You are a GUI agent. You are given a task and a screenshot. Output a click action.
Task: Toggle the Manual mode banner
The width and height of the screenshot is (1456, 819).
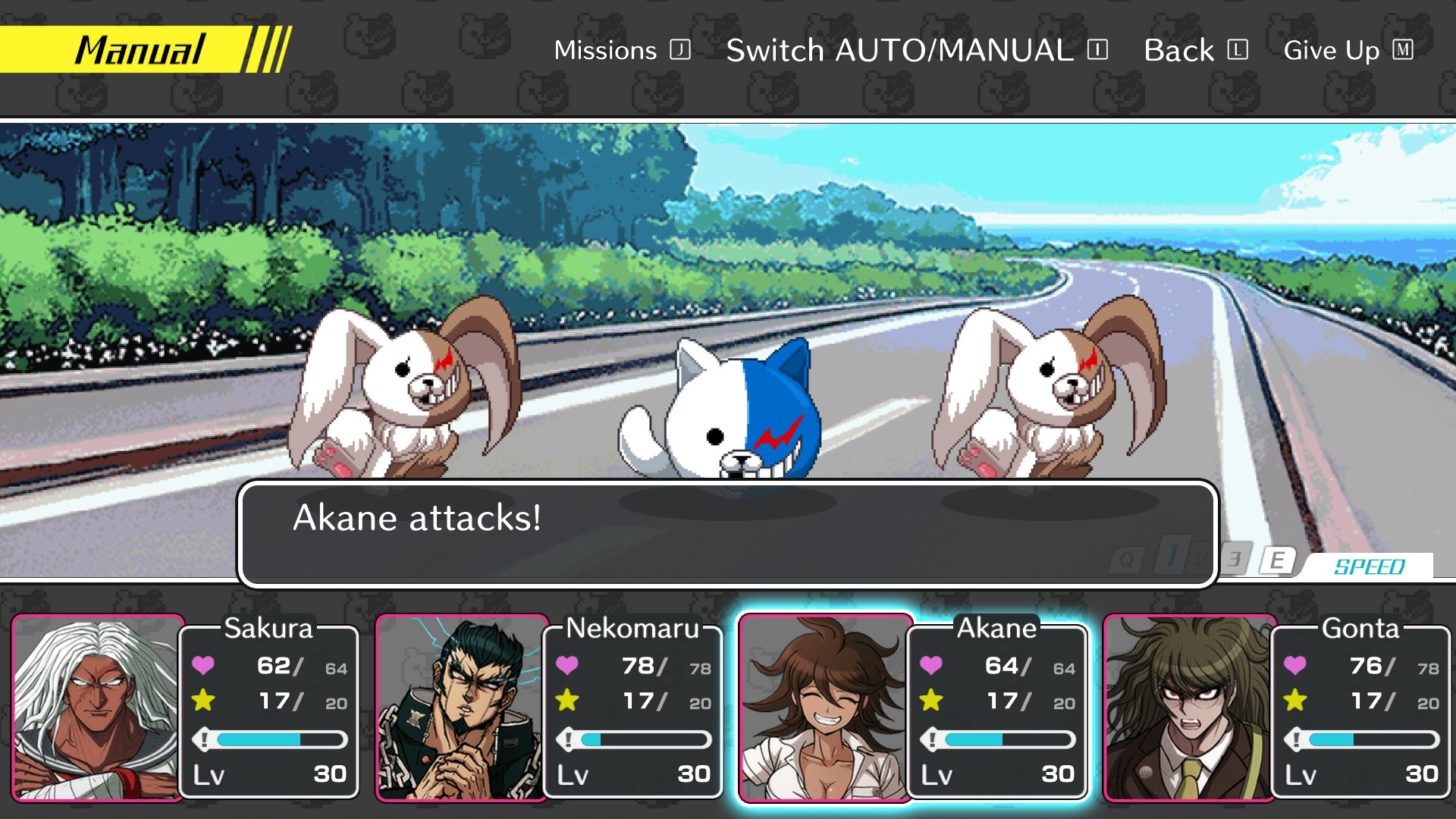[140, 49]
